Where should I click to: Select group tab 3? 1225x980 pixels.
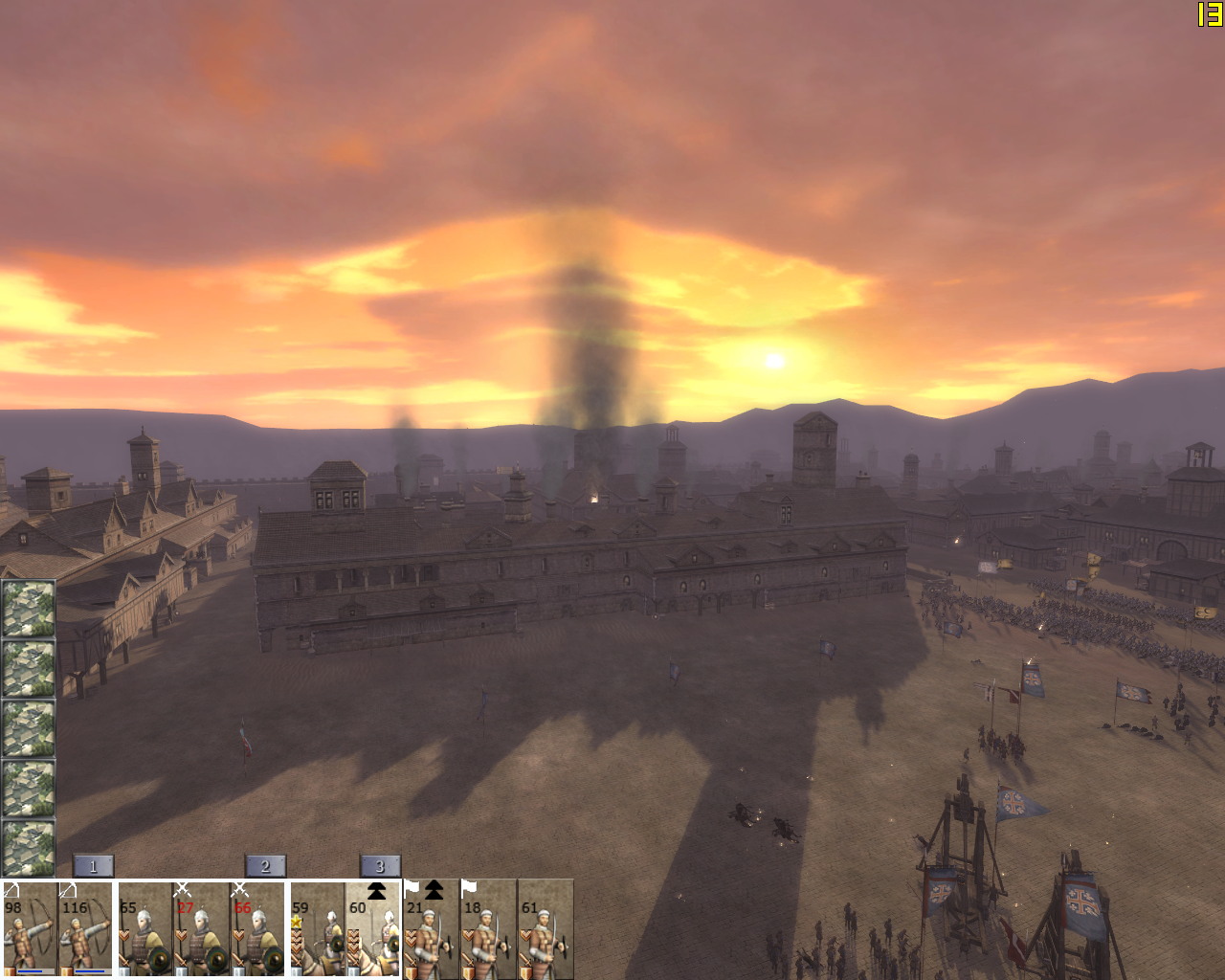click(x=380, y=866)
